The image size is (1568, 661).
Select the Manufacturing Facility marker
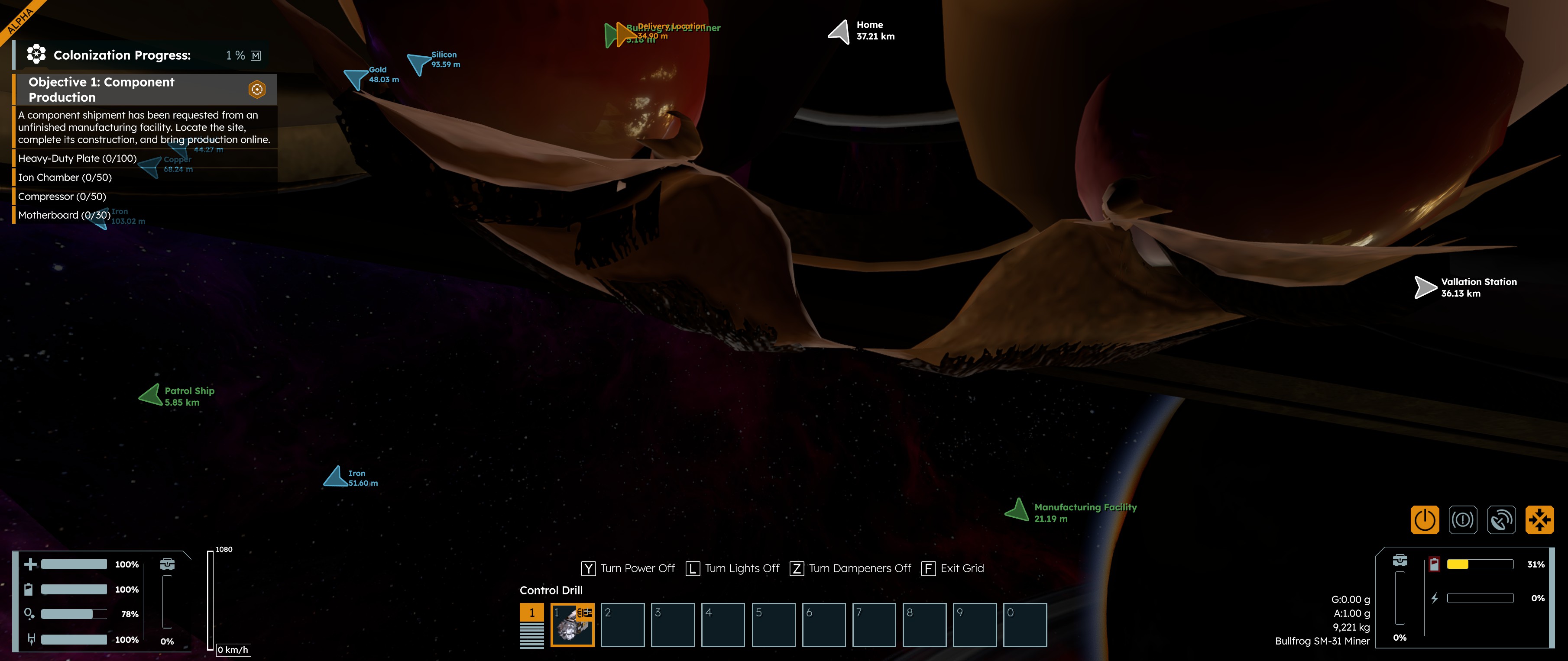1017,510
